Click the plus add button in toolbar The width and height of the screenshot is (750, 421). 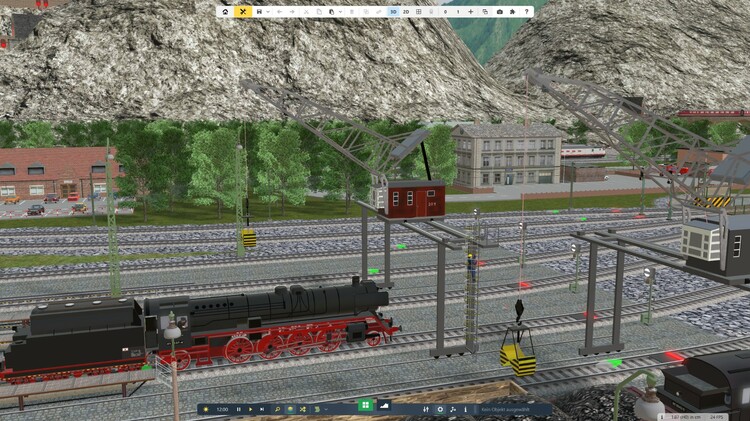(470, 12)
